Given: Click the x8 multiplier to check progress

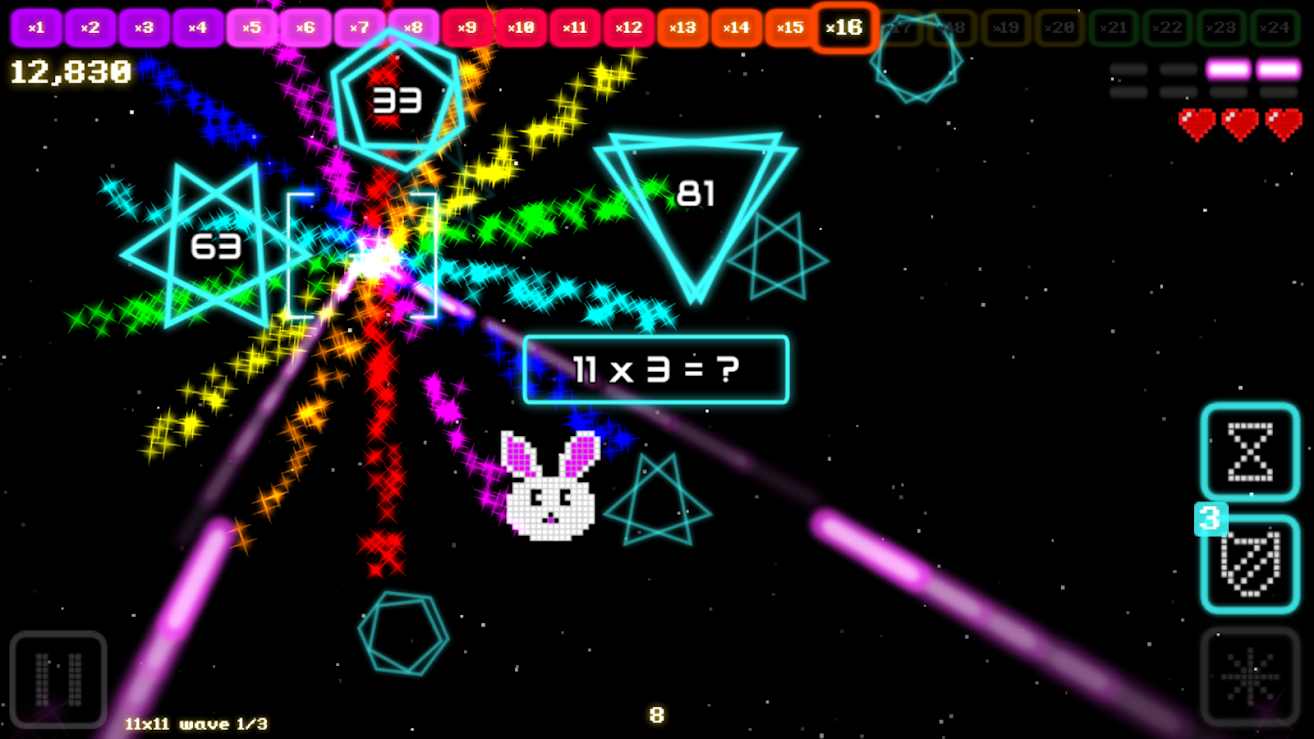Looking at the screenshot, I should point(413,27).
